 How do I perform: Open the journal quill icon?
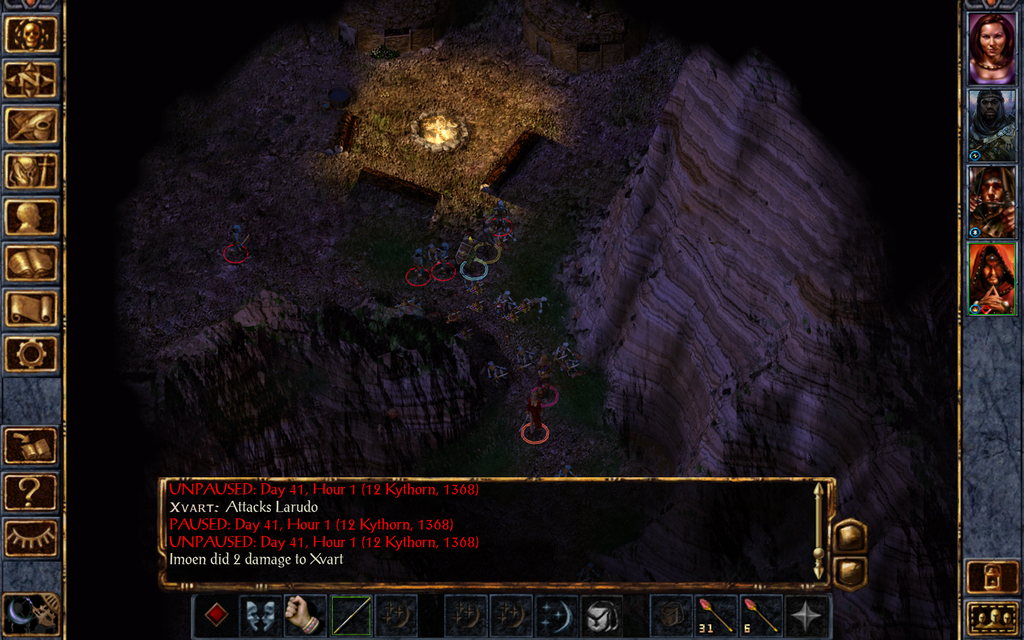click(30, 125)
